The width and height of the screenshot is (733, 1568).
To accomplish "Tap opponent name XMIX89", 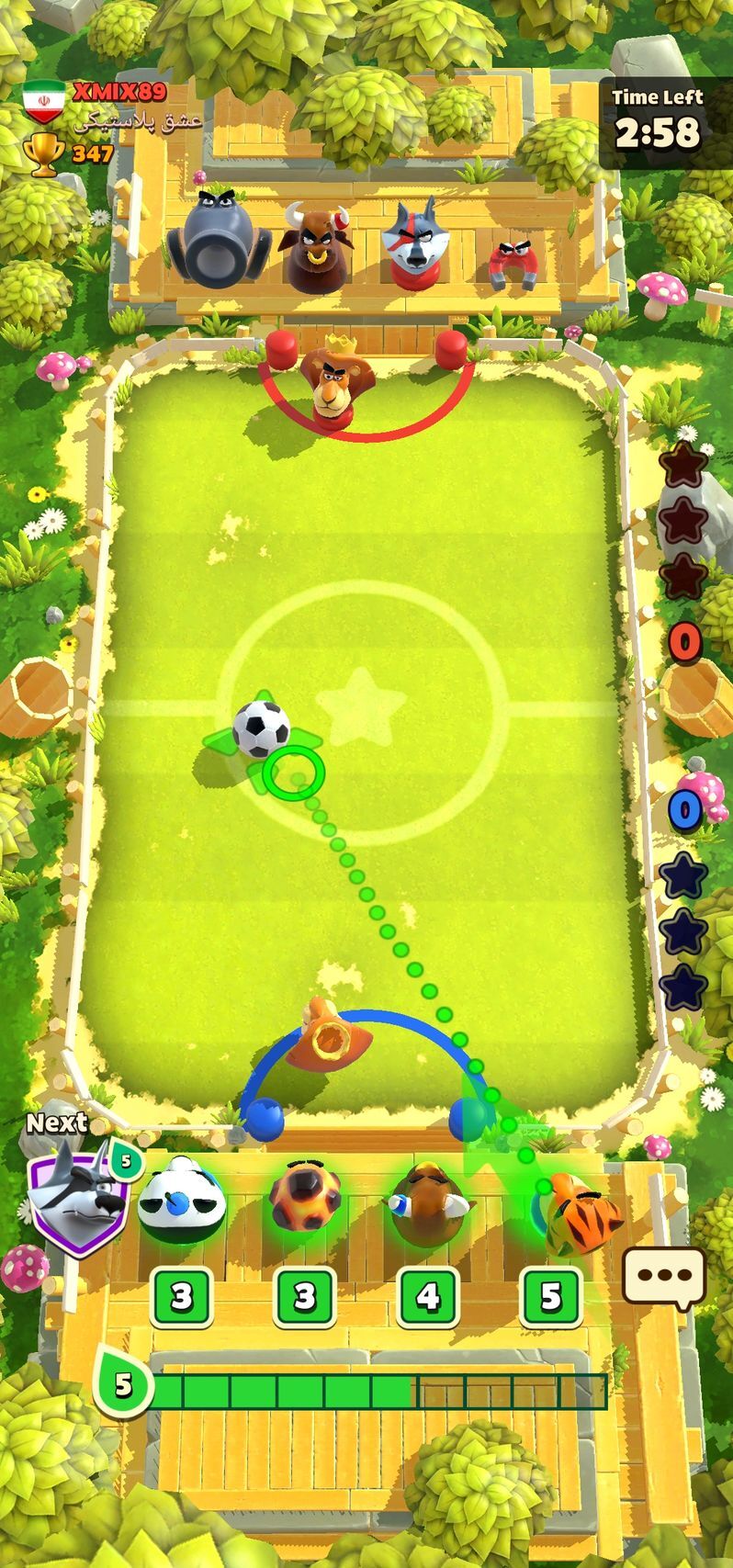I will click(x=118, y=92).
